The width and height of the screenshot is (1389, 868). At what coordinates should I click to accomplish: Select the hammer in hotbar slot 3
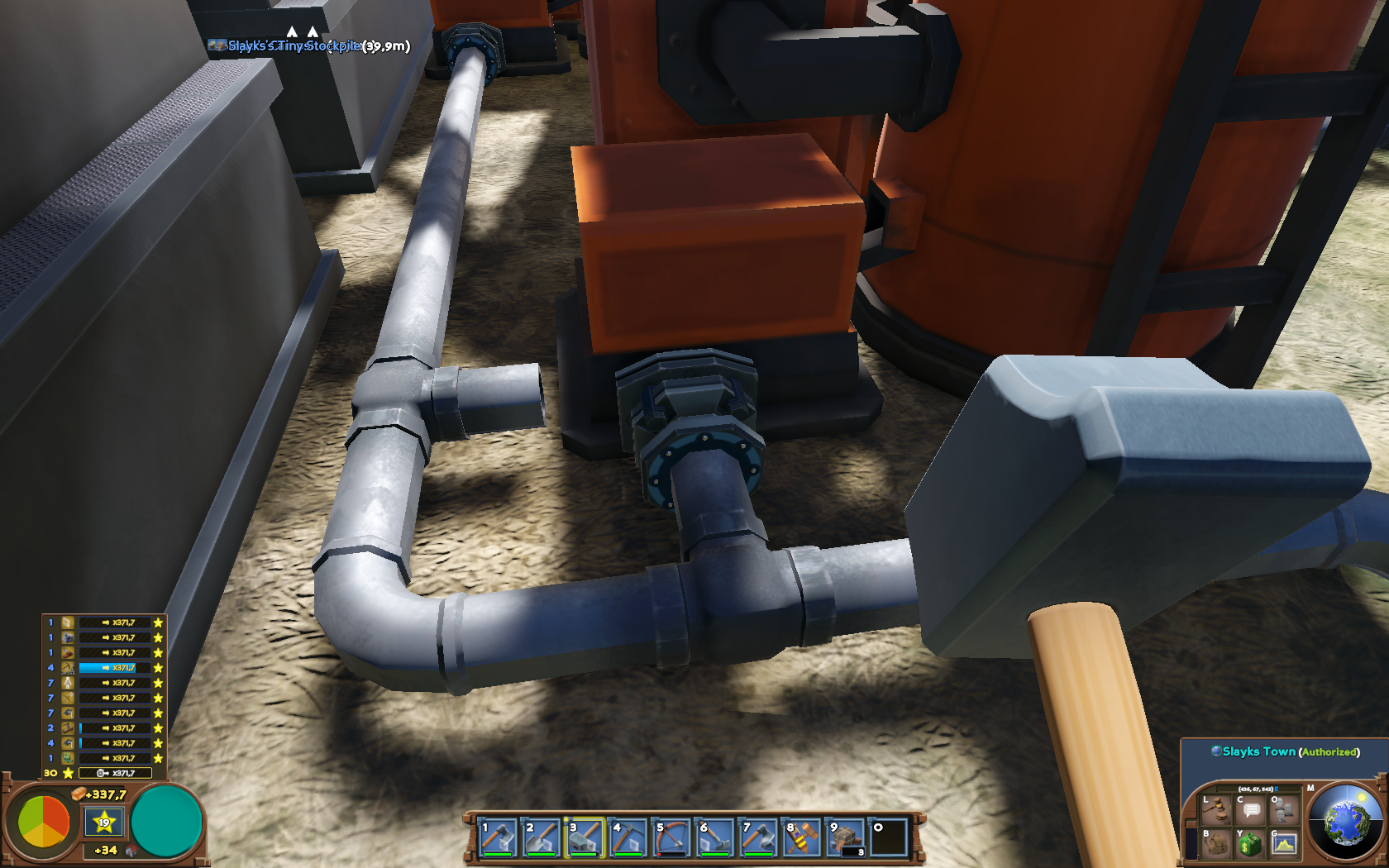click(585, 837)
